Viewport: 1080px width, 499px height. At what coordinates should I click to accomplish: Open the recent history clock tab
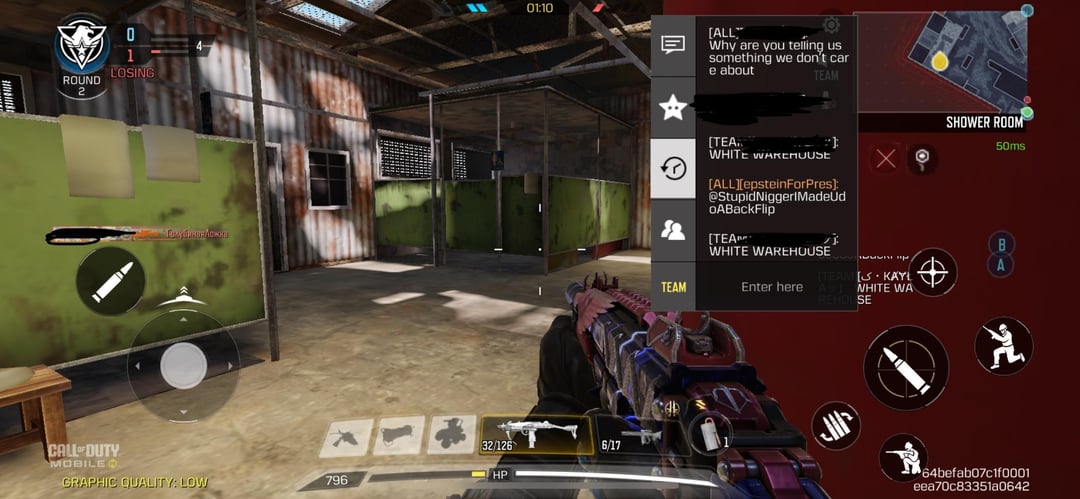pyautogui.click(x=673, y=168)
